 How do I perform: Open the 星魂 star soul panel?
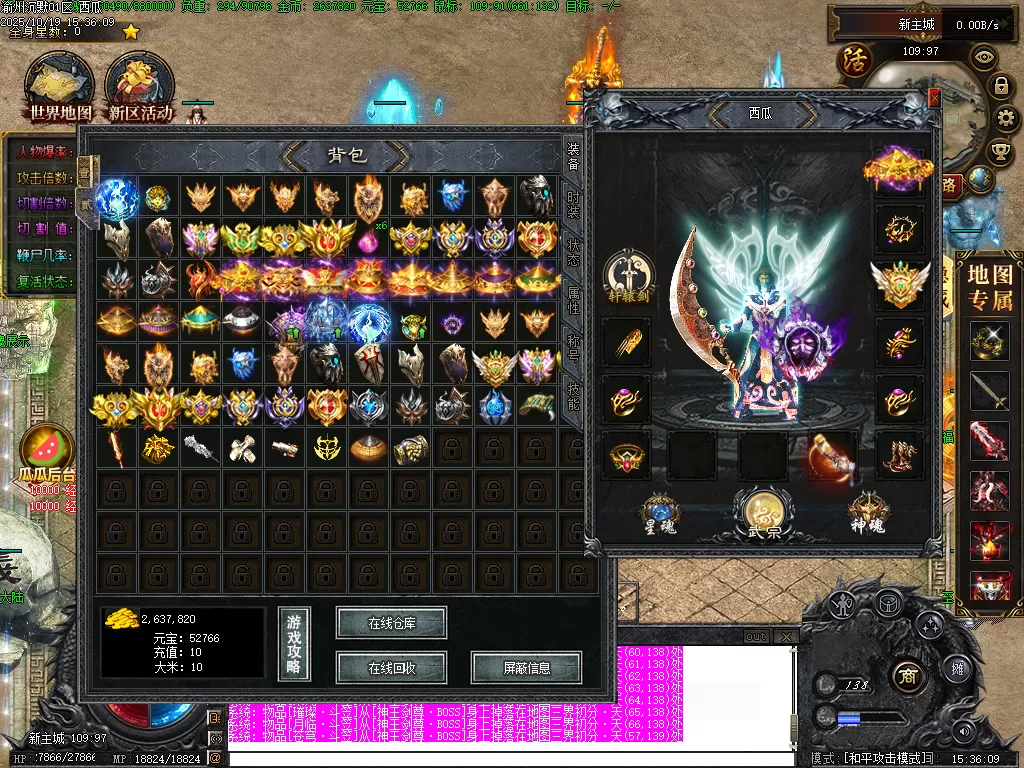click(661, 512)
